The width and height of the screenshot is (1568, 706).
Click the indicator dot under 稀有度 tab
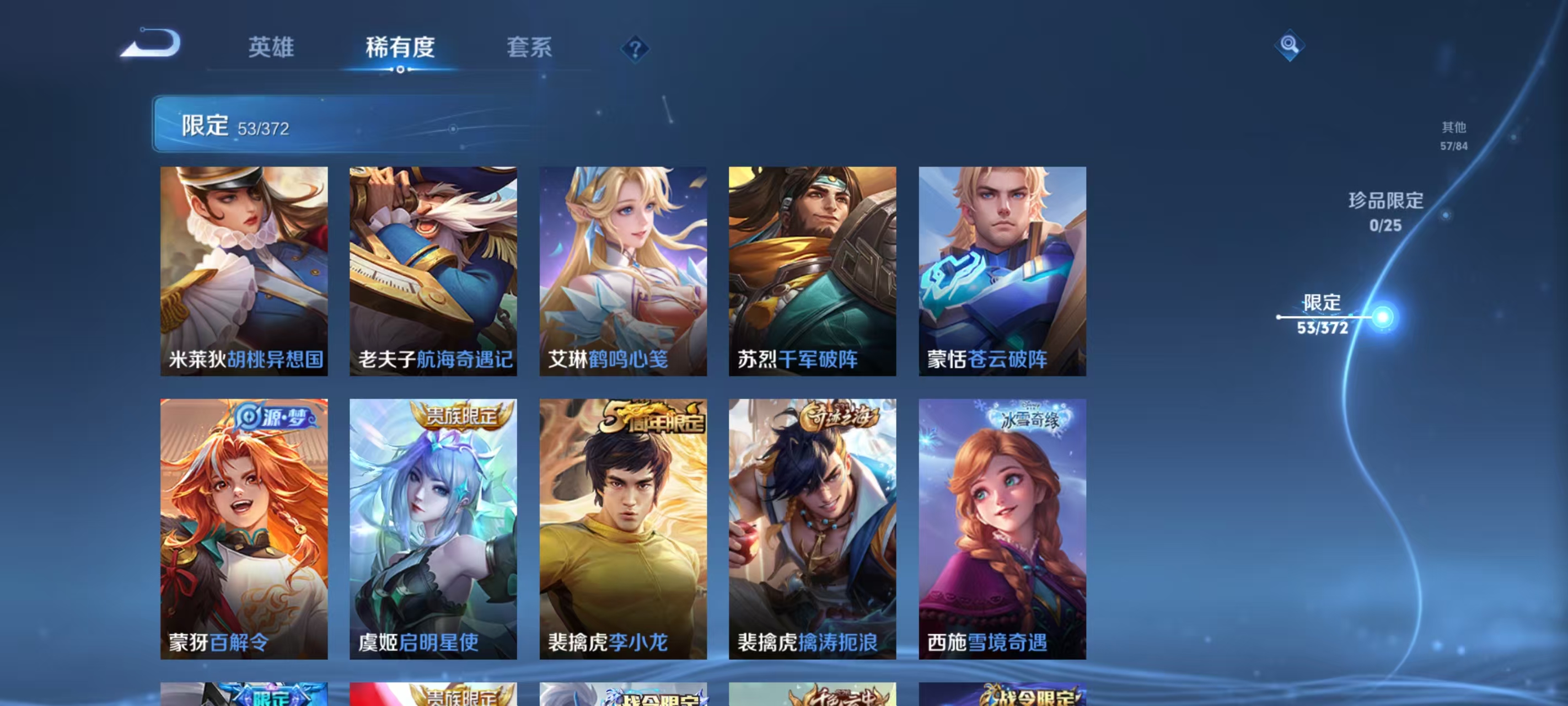coord(400,69)
